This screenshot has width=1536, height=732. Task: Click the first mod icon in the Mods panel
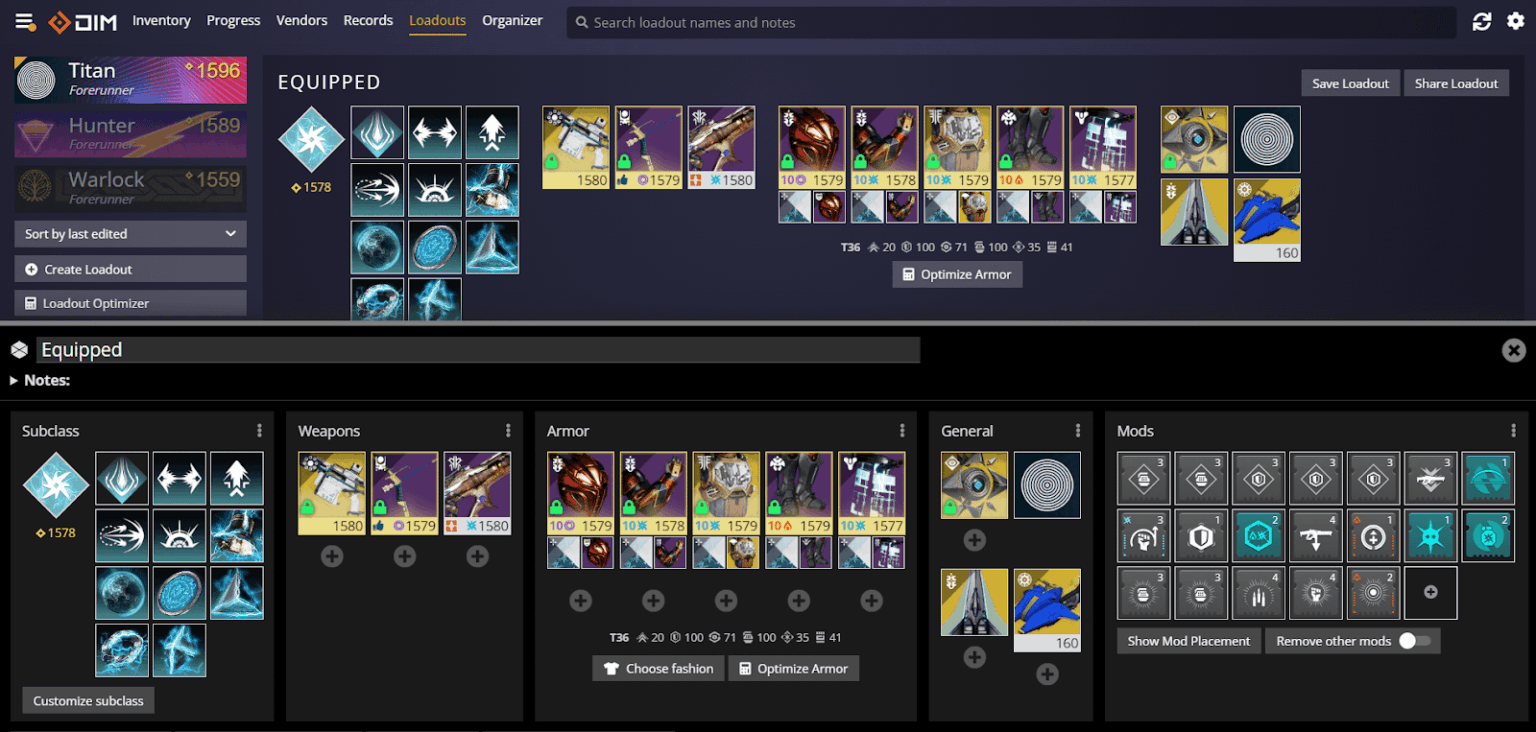1143,478
